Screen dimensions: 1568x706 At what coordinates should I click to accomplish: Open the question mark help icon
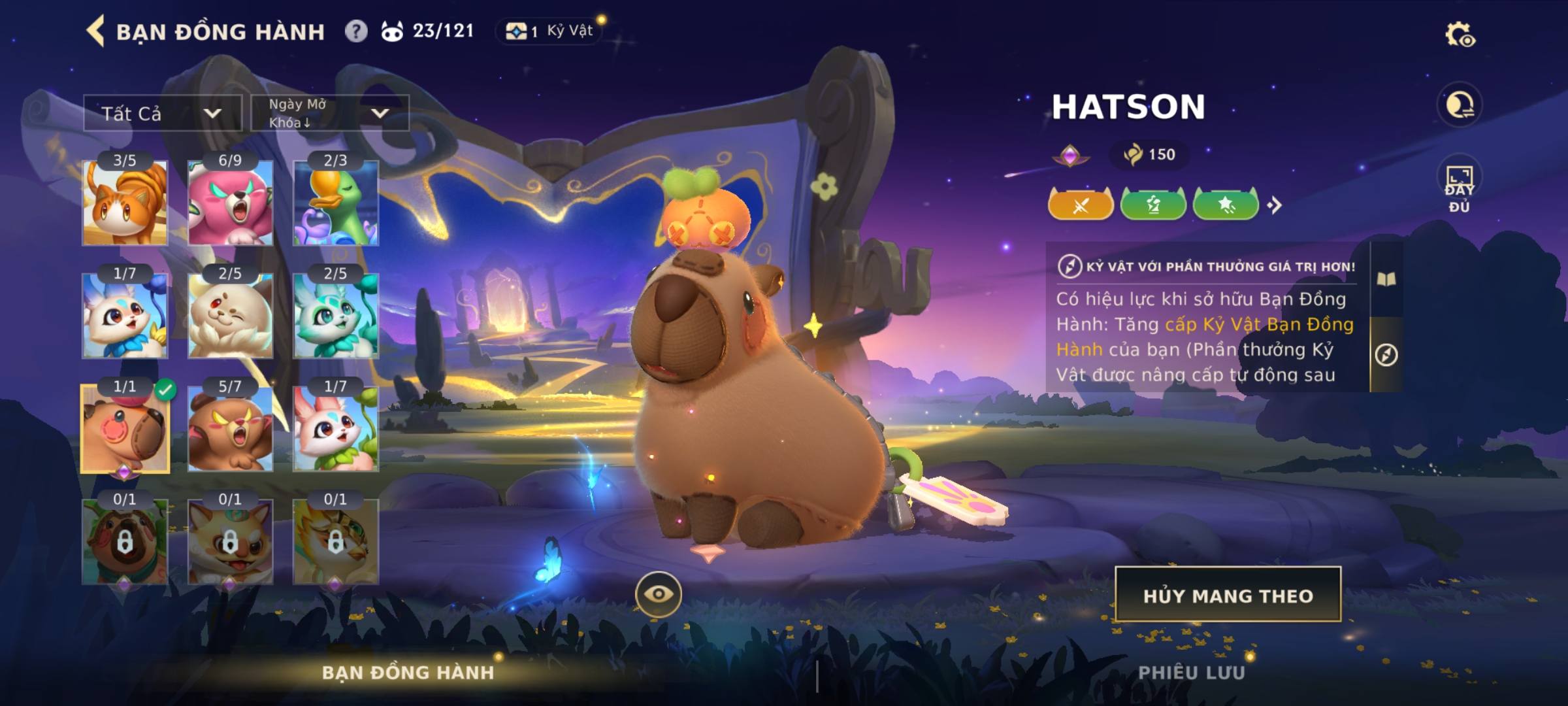356,31
